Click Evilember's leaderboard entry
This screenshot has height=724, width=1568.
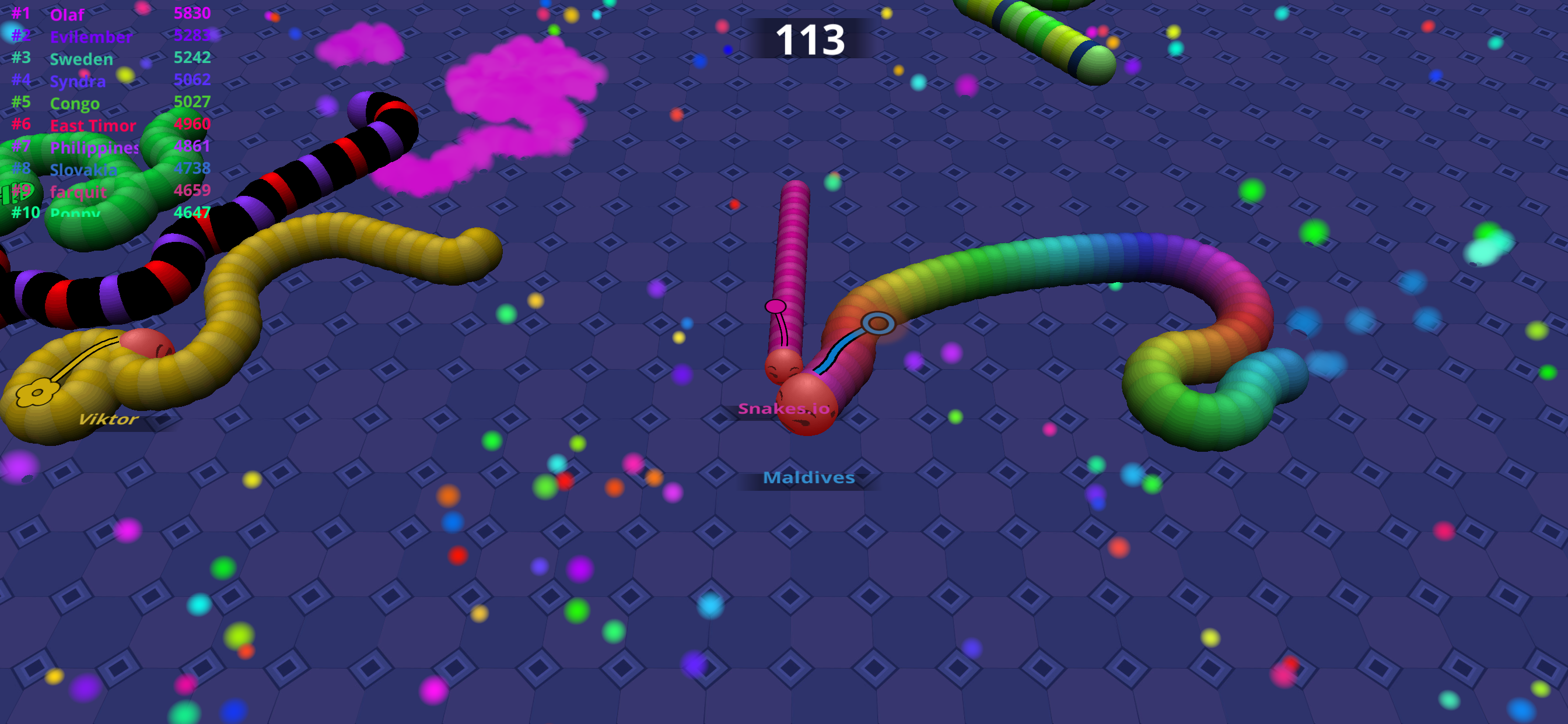(92, 37)
